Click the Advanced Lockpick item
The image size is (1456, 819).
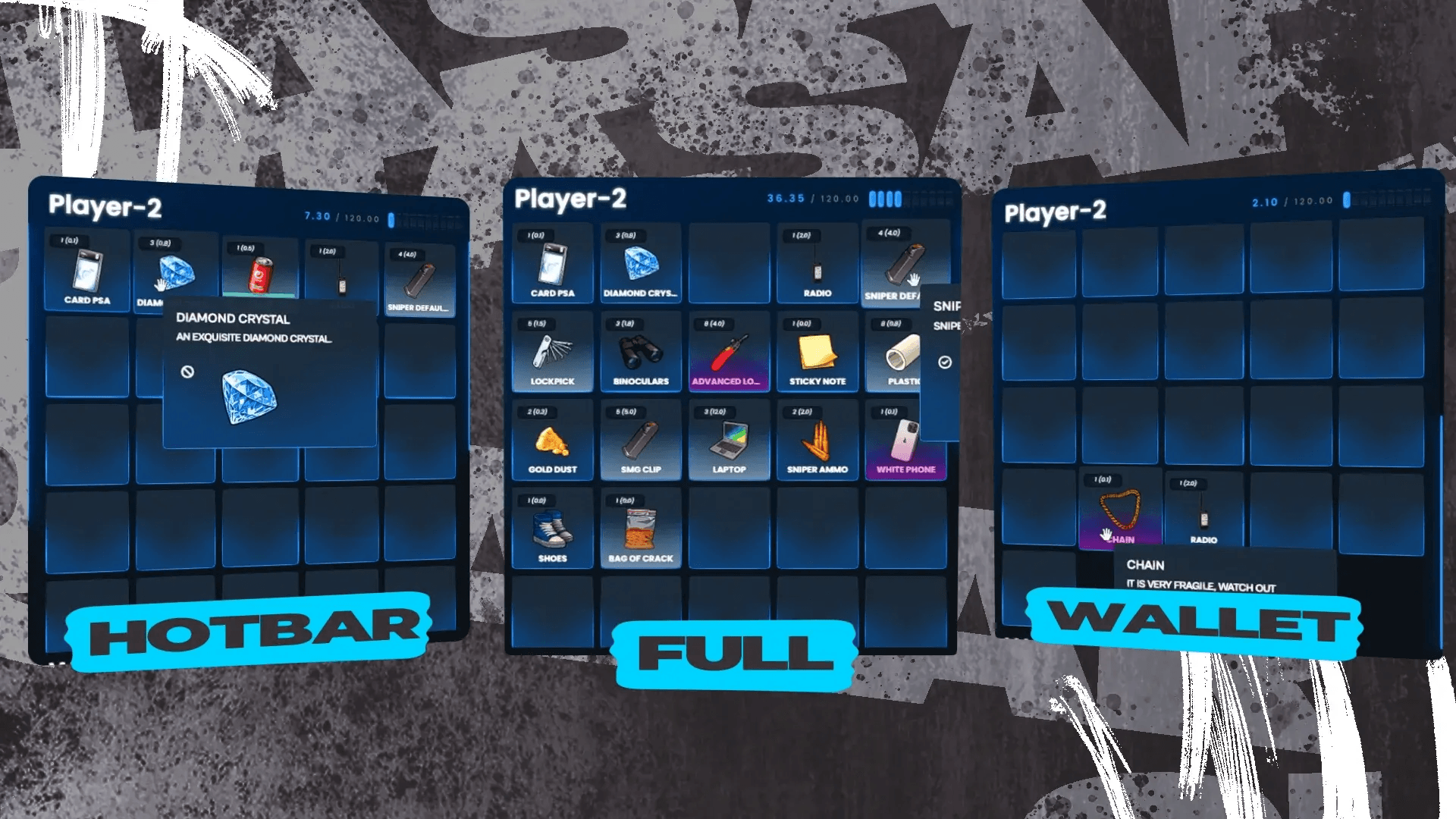point(729,349)
